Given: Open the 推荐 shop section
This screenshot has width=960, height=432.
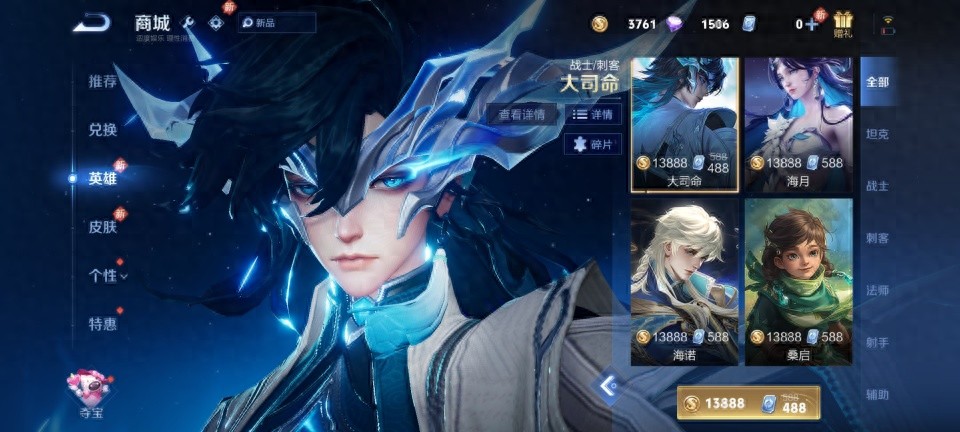Looking at the screenshot, I should click(103, 82).
